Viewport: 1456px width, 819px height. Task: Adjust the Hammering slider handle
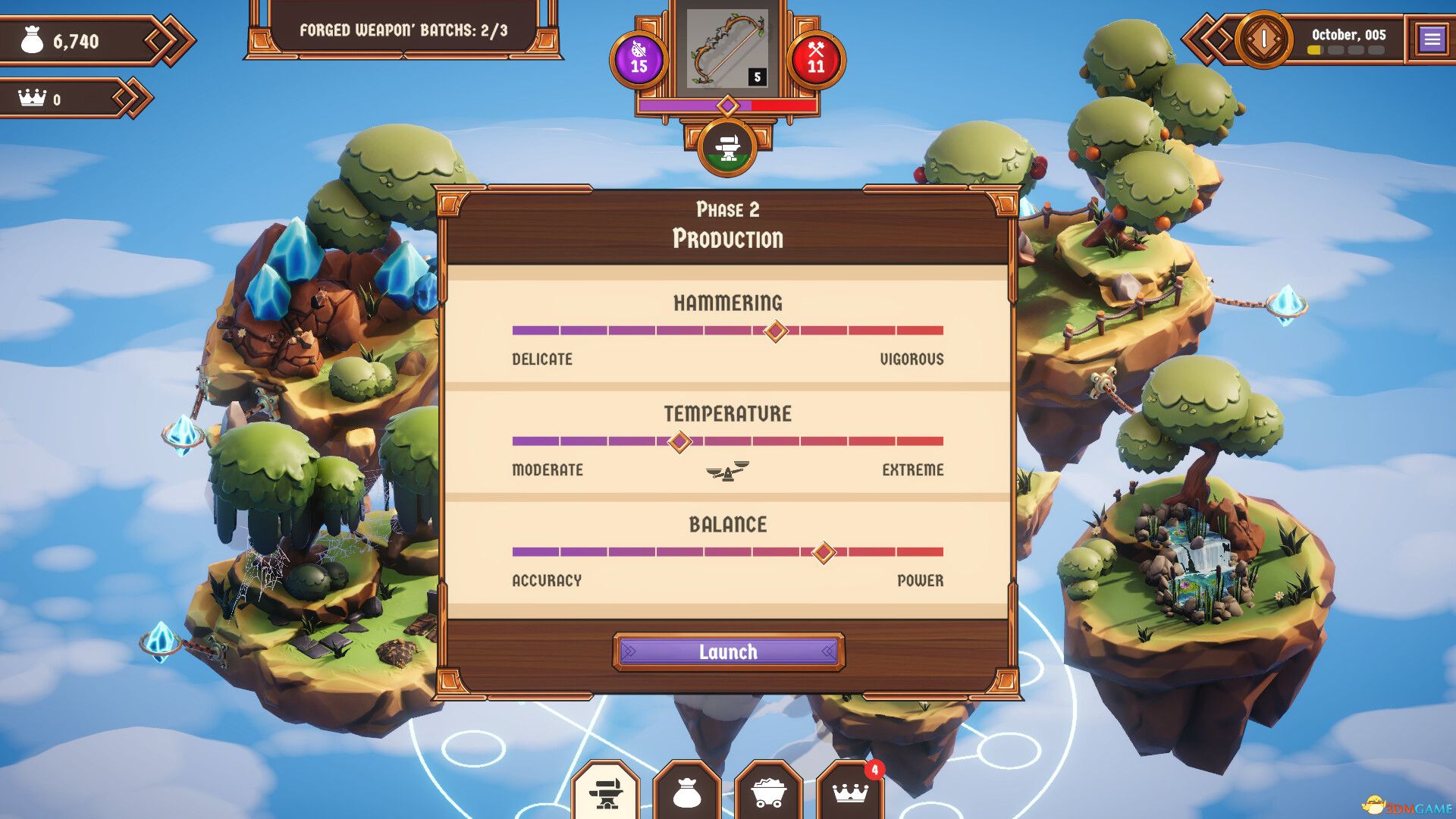point(776,329)
